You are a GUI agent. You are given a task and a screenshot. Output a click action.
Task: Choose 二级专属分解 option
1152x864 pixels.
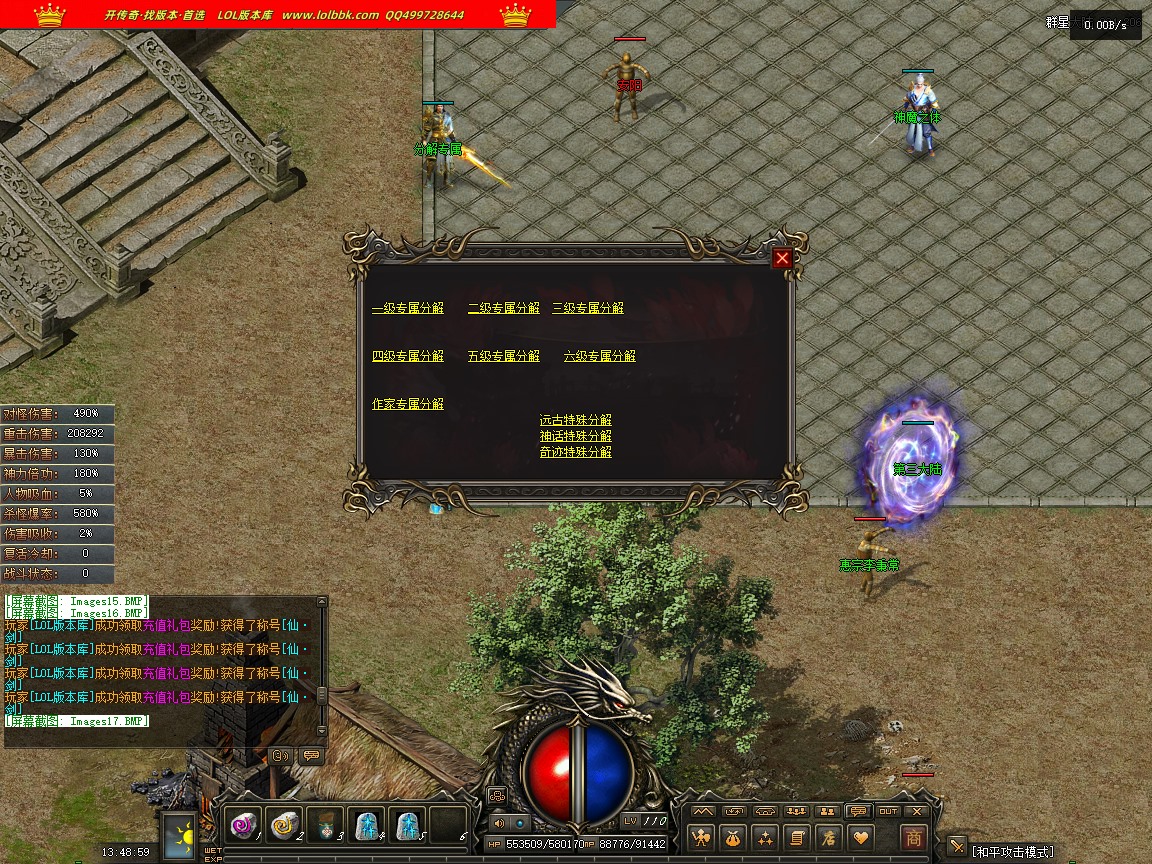[503, 308]
